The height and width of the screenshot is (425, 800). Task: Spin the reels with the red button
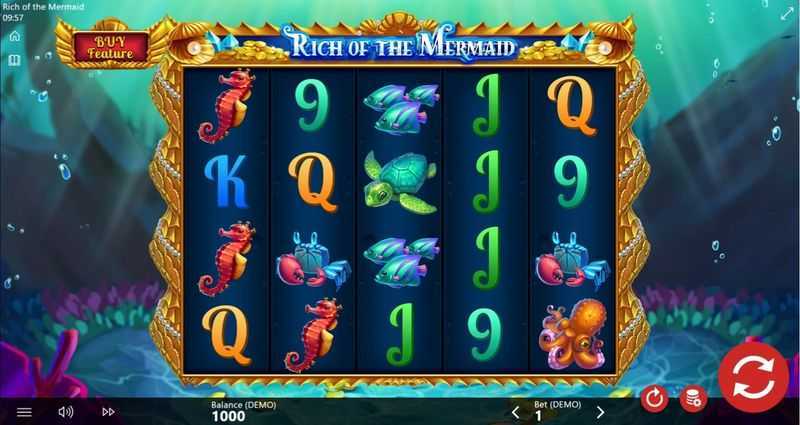tap(753, 377)
